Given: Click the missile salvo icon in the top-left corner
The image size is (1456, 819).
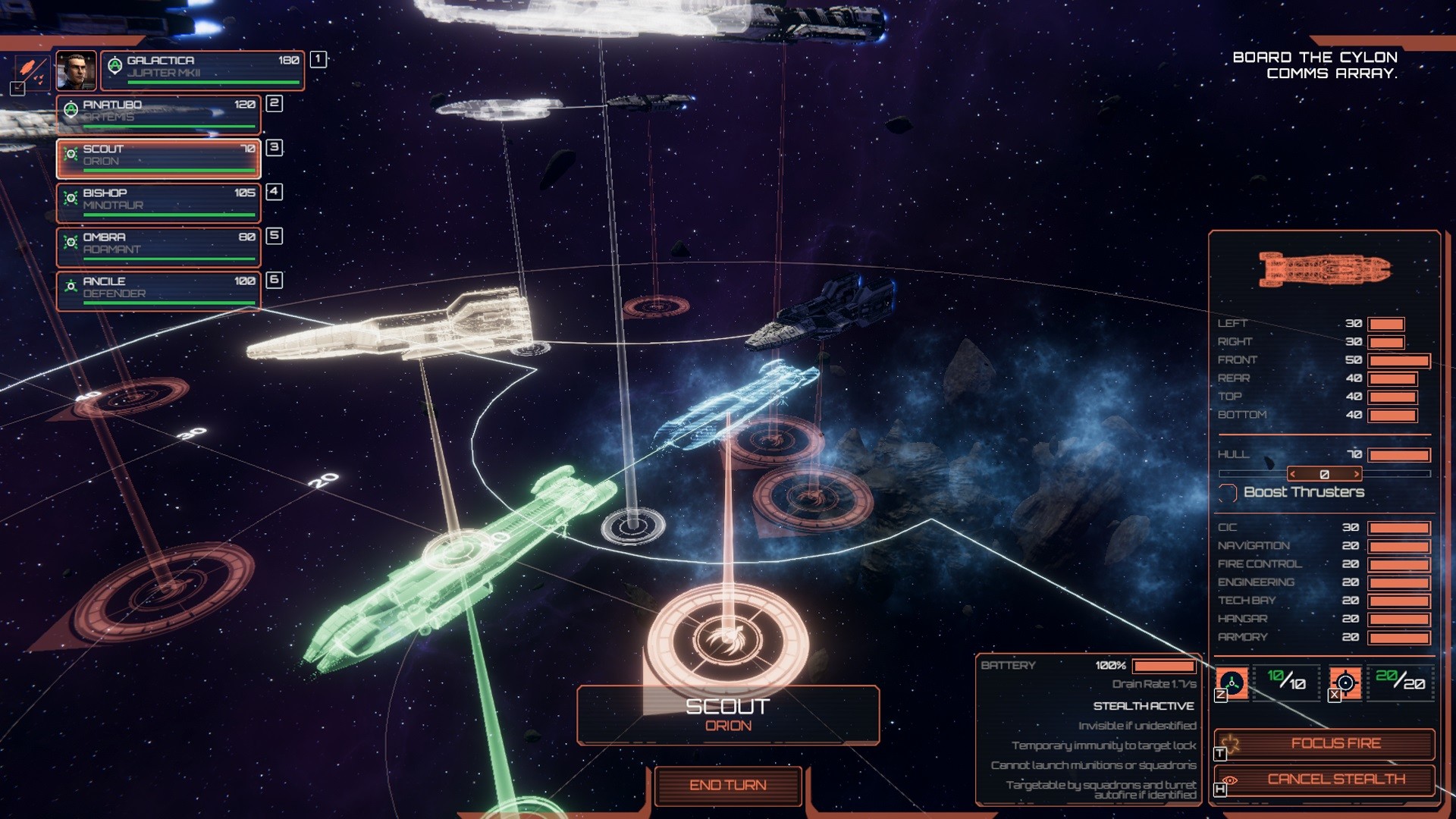Looking at the screenshot, I should 29,68.
